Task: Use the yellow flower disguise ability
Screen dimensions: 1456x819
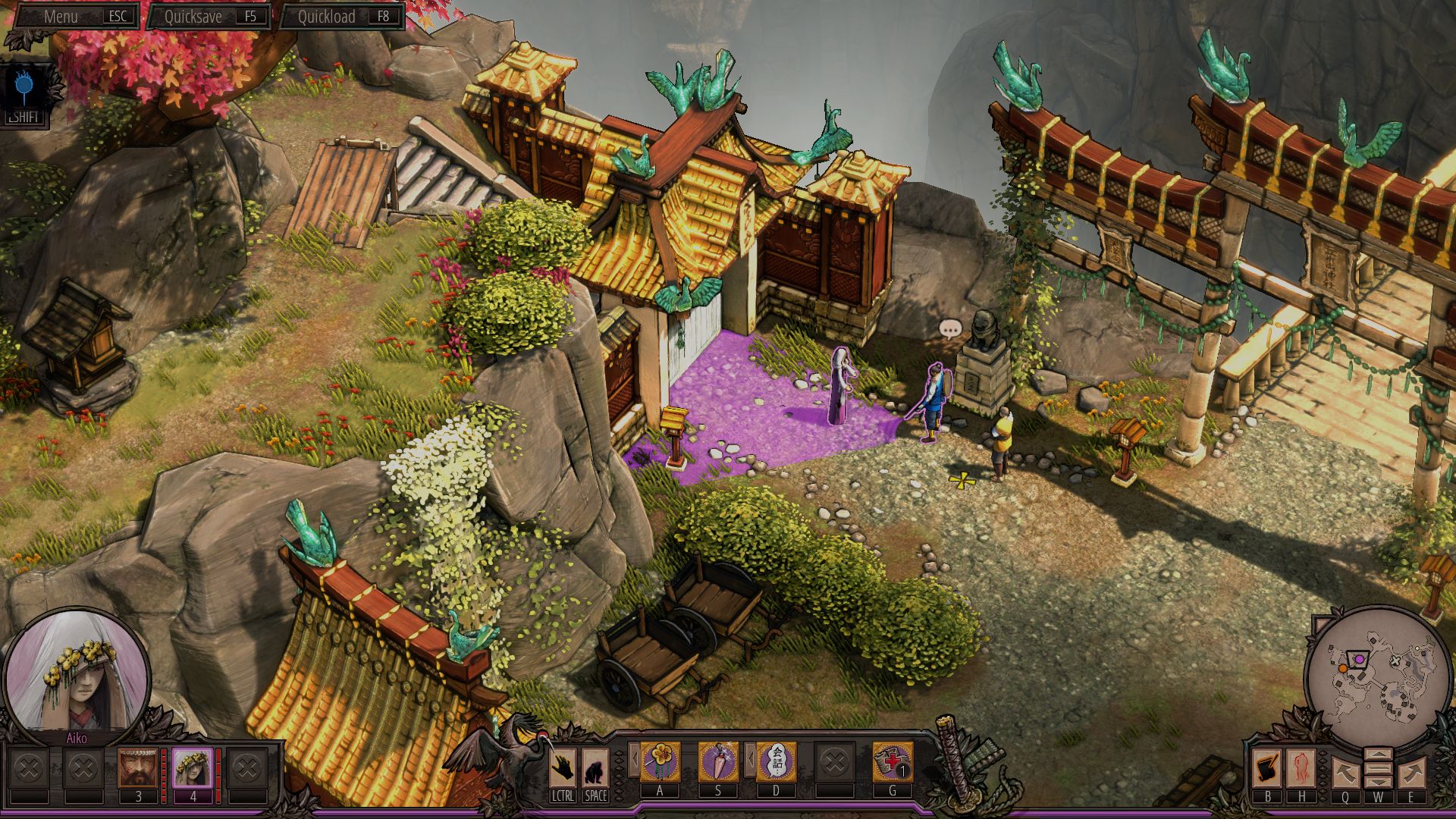Action: (x=660, y=761)
